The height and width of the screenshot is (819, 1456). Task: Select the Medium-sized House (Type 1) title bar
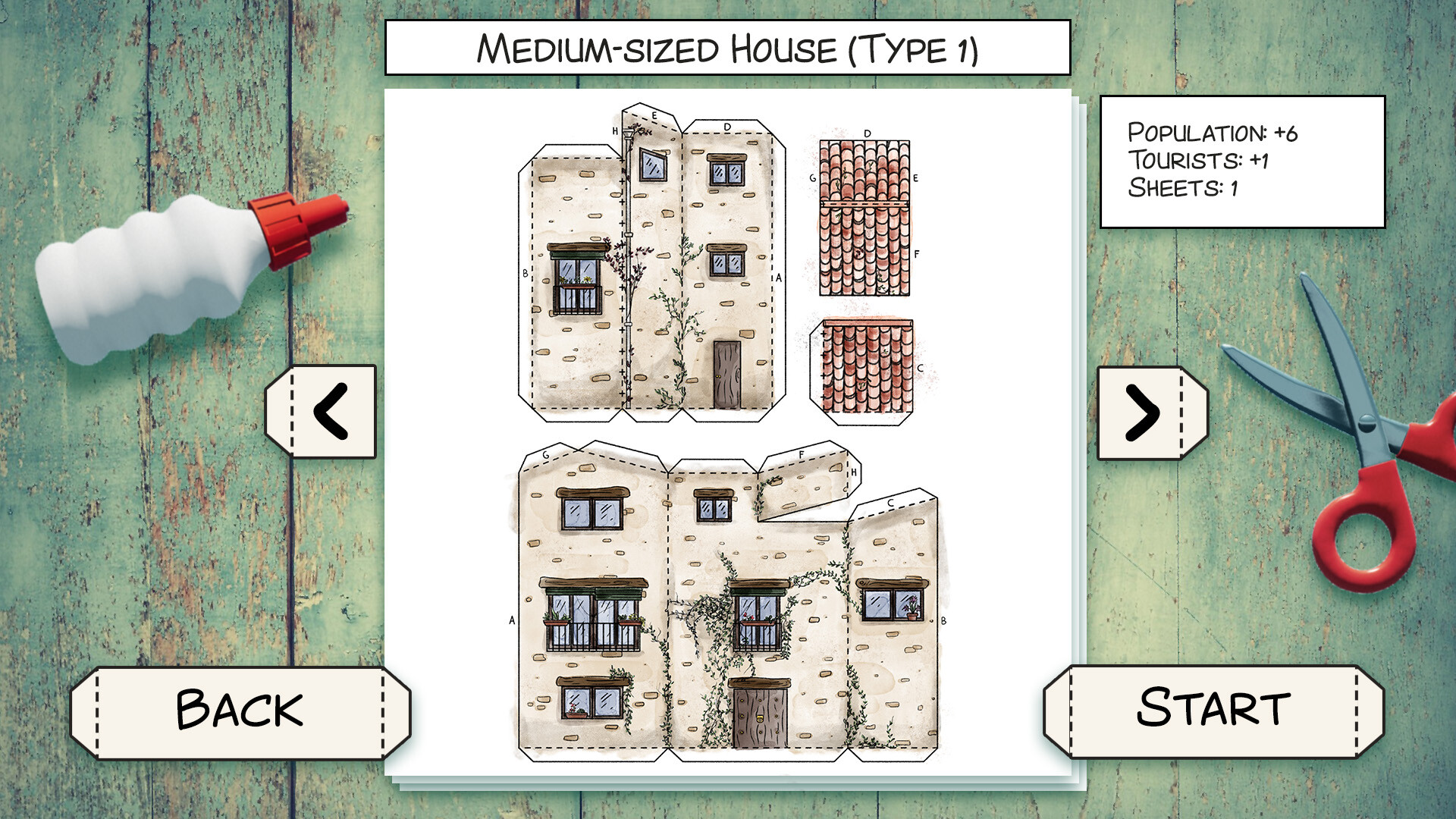(728, 48)
